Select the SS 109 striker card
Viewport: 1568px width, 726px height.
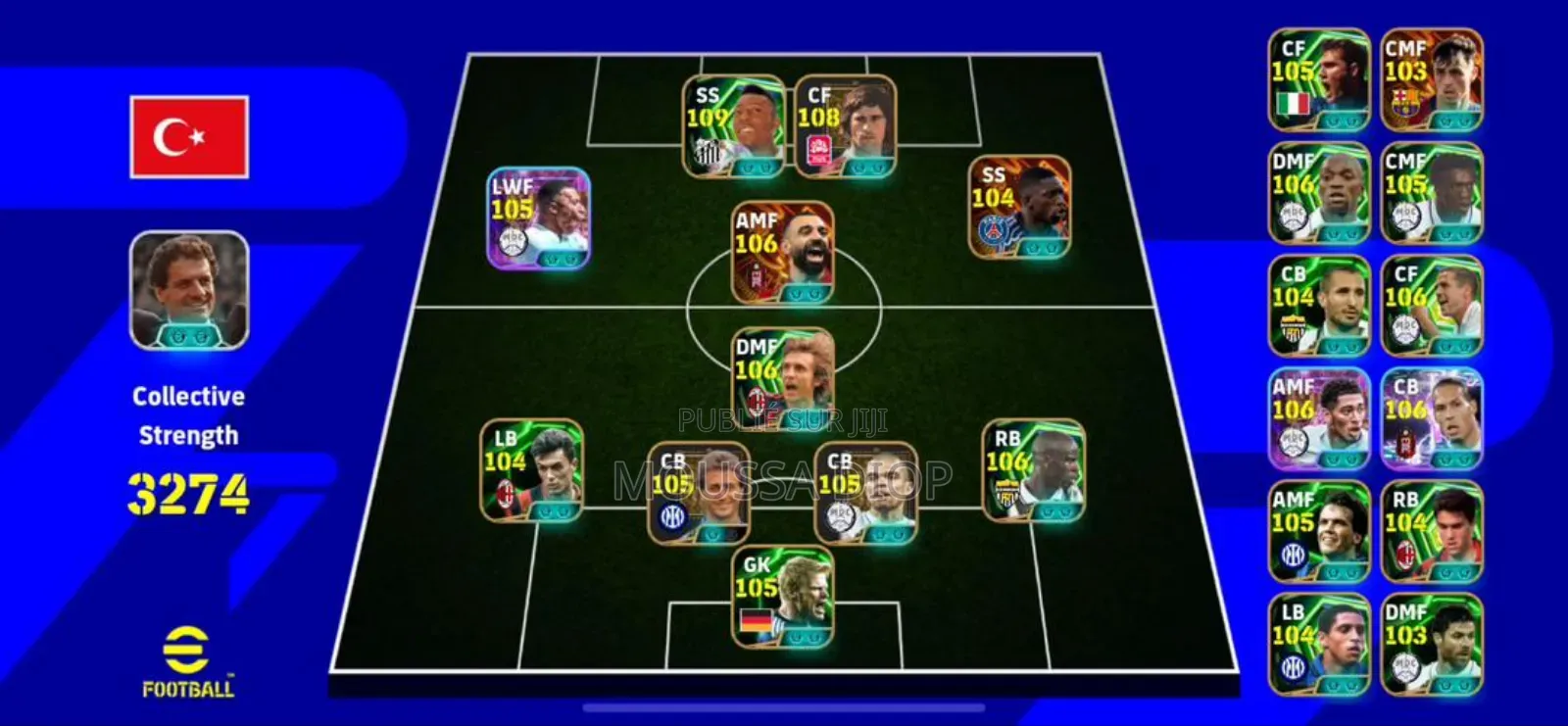pos(734,127)
